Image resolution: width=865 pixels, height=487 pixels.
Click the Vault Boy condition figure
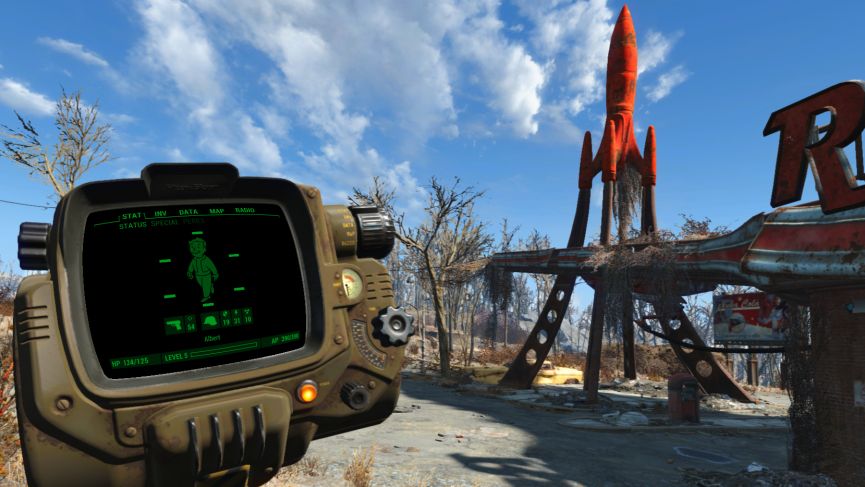click(x=203, y=267)
